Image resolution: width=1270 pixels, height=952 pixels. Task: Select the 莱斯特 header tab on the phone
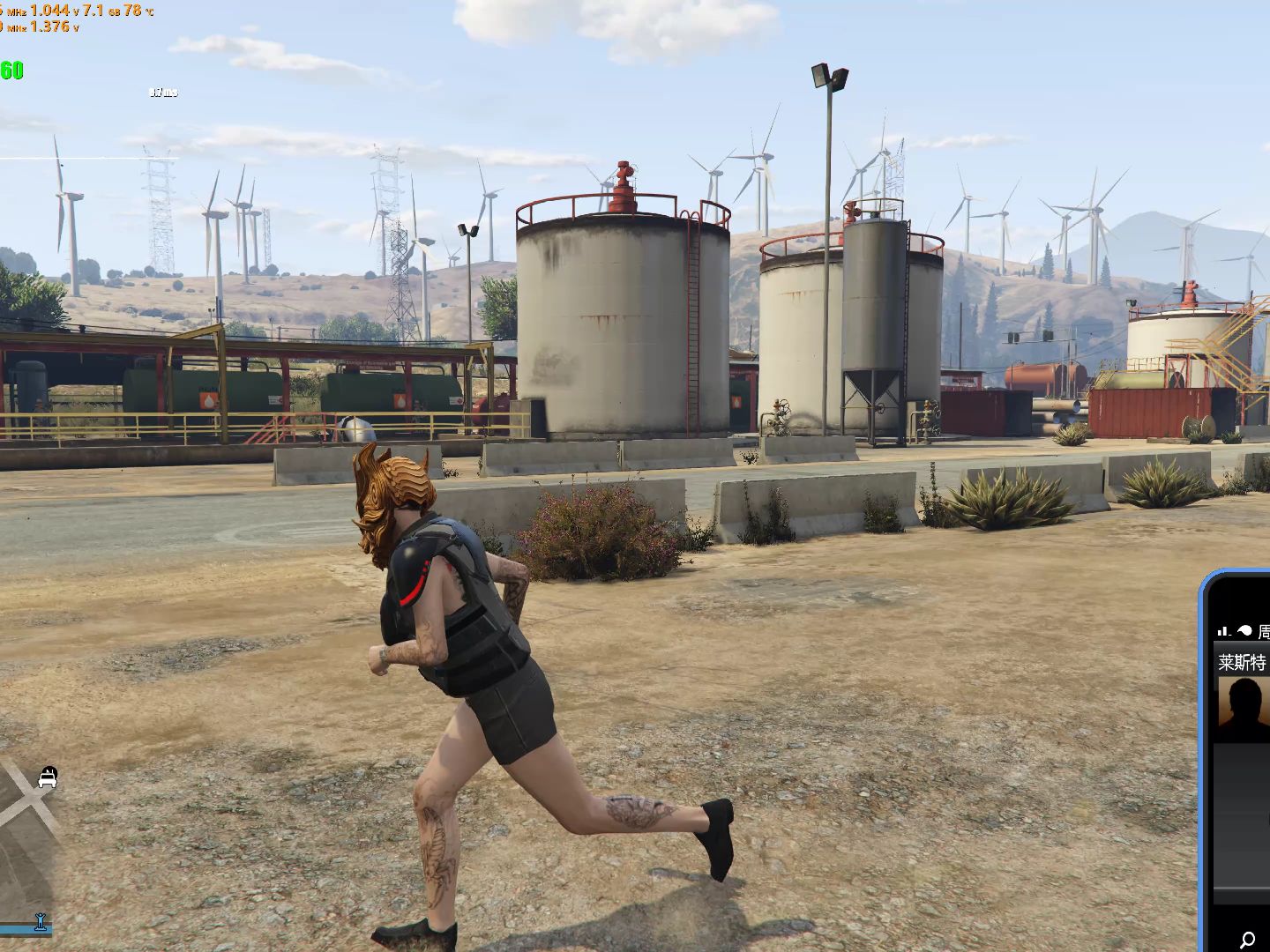[x=1242, y=664]
